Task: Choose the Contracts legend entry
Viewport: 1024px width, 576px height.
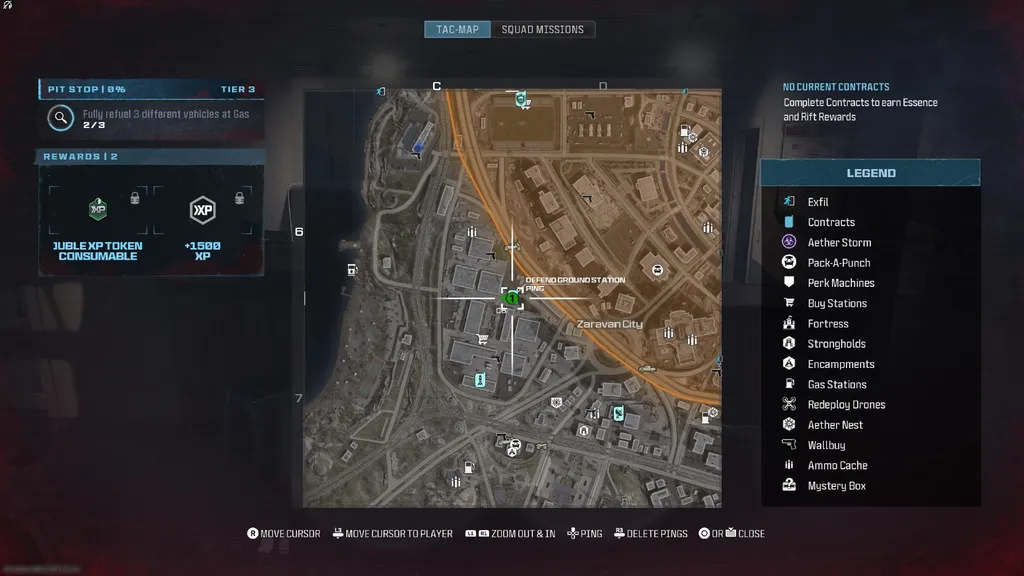Action: [831, 222]
